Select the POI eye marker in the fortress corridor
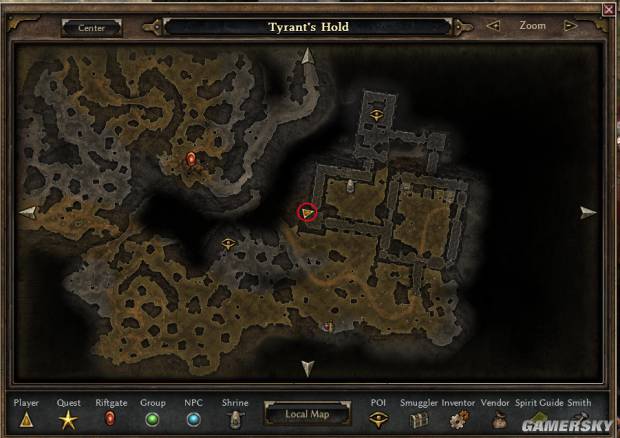The image size is (620, 438). tap(377, 114)
